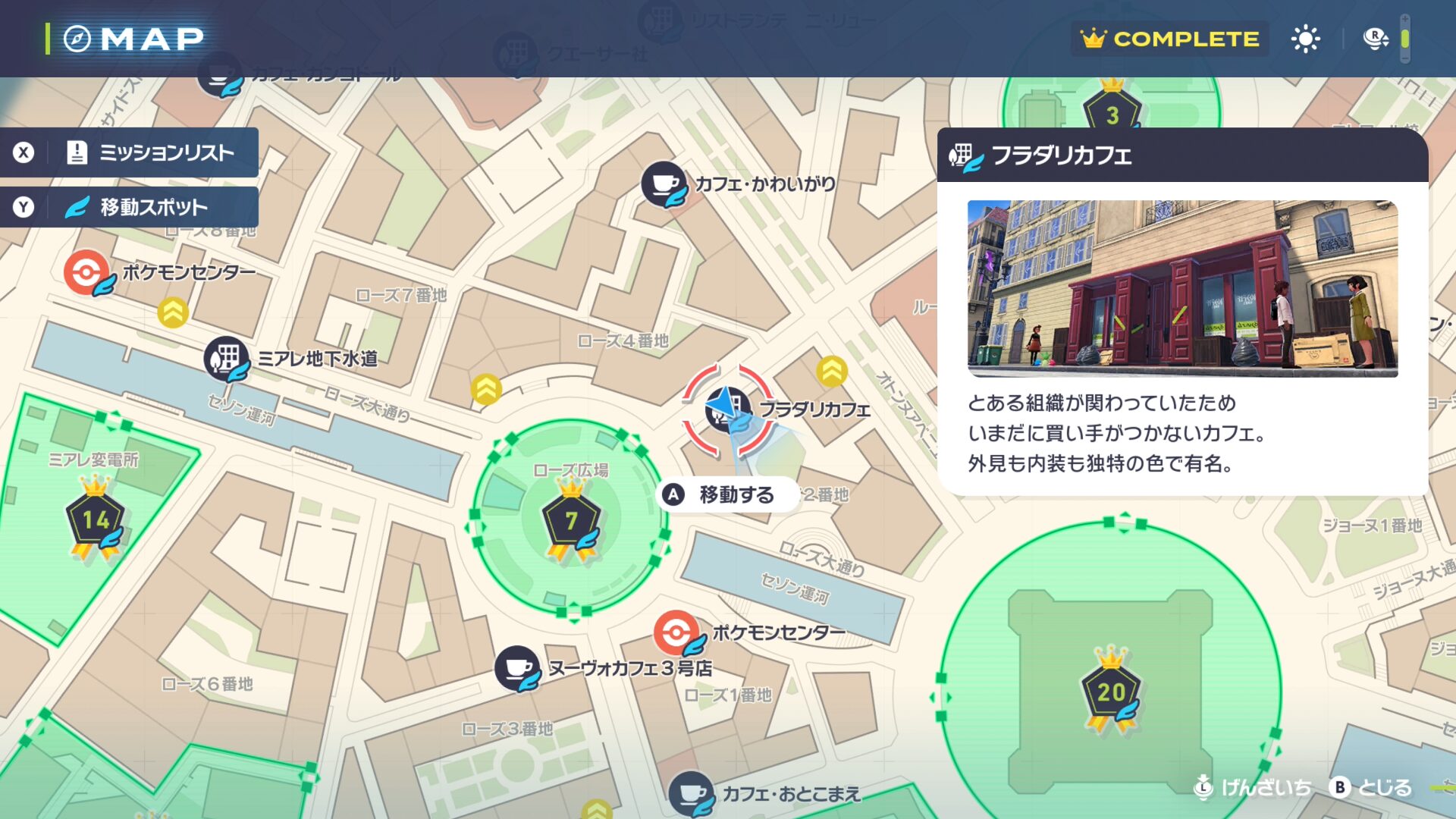The height and width of the screenshot is (819, 1456).
Task: Click the COMPLETE crown indicator
Action: (x=1169, y=39)
